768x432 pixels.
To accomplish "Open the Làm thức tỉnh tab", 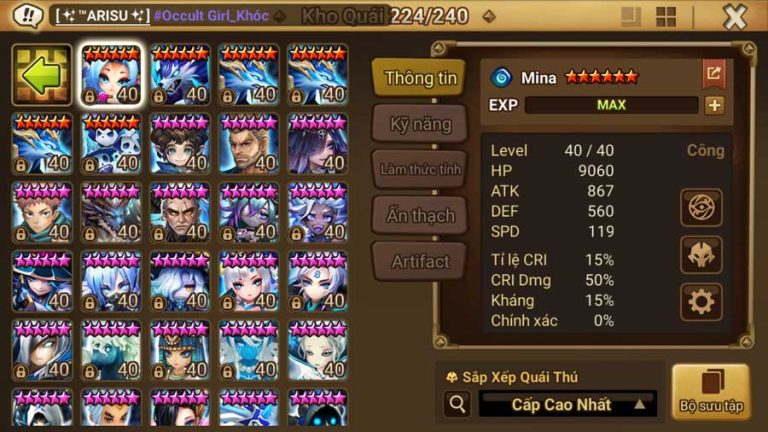I will (x=419, y=169).
